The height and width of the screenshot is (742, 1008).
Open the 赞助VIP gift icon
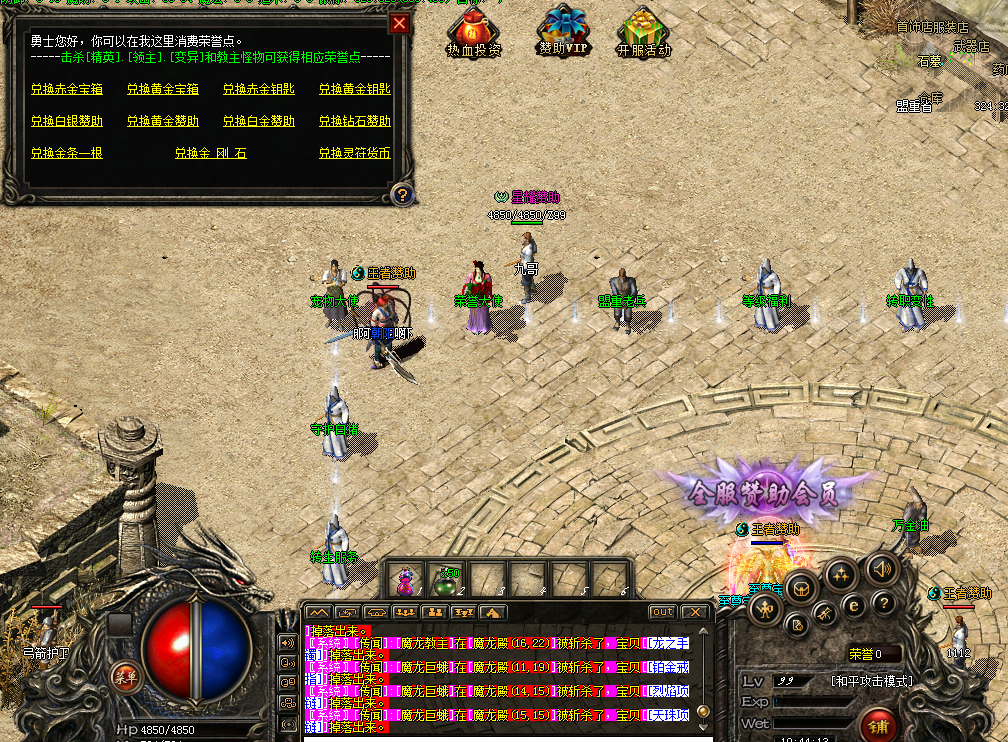[564, 31]
